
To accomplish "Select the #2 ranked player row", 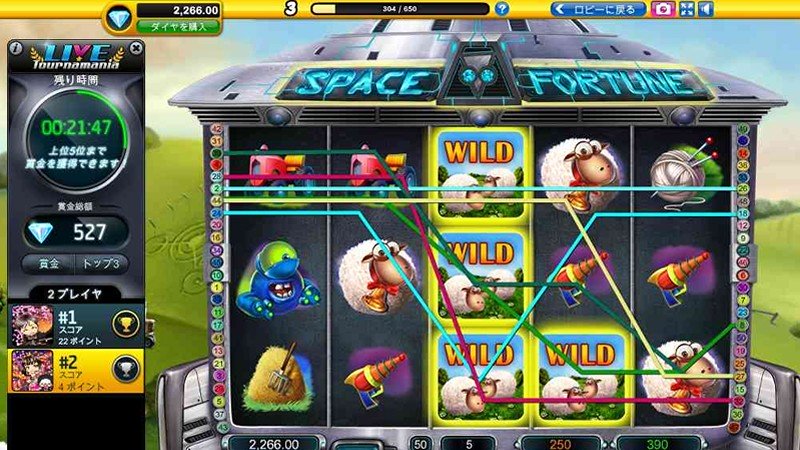I will 73,368.
